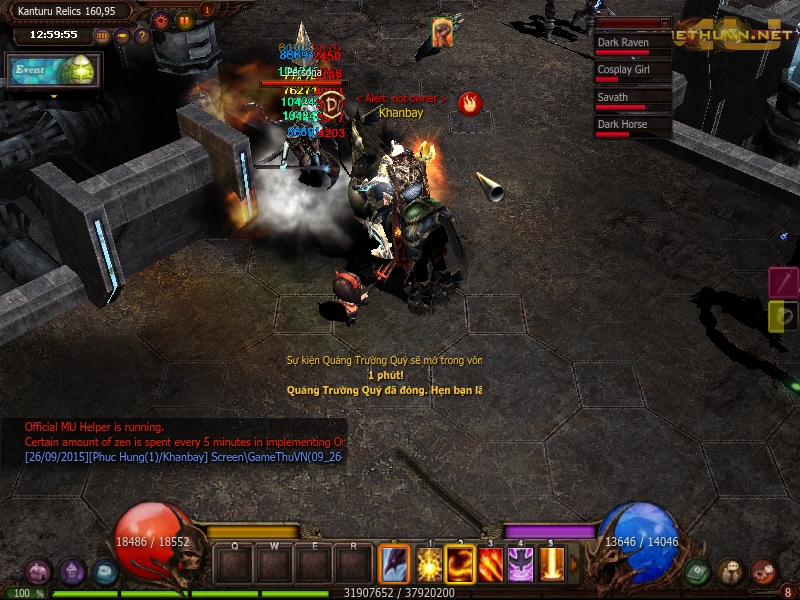Viewport: 800px width, 600px height.
Task: Collapse the Event panel with the yellow arrow
Action: [x=53, y=96]
